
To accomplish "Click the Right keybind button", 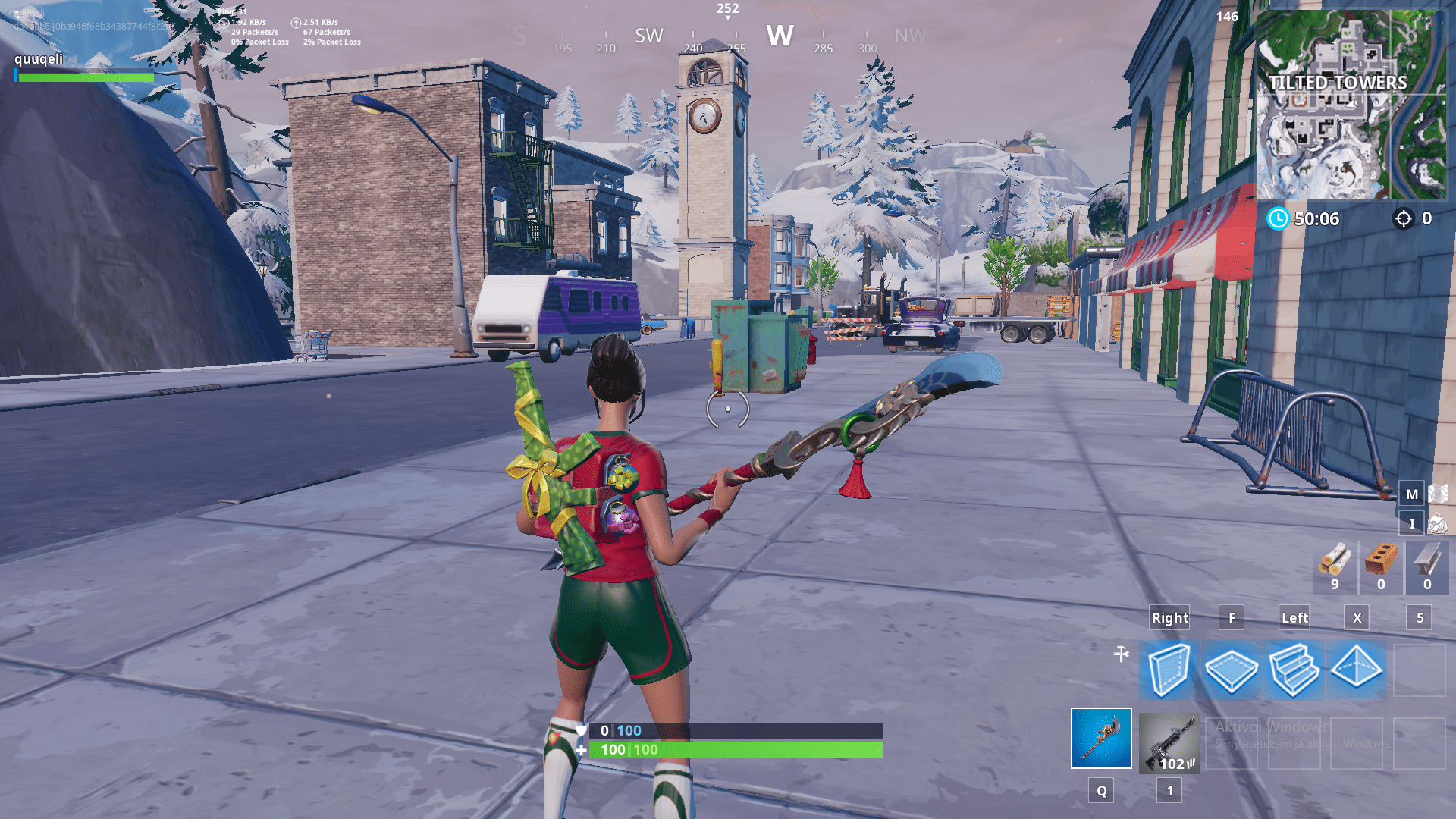I will [1169, 618].
